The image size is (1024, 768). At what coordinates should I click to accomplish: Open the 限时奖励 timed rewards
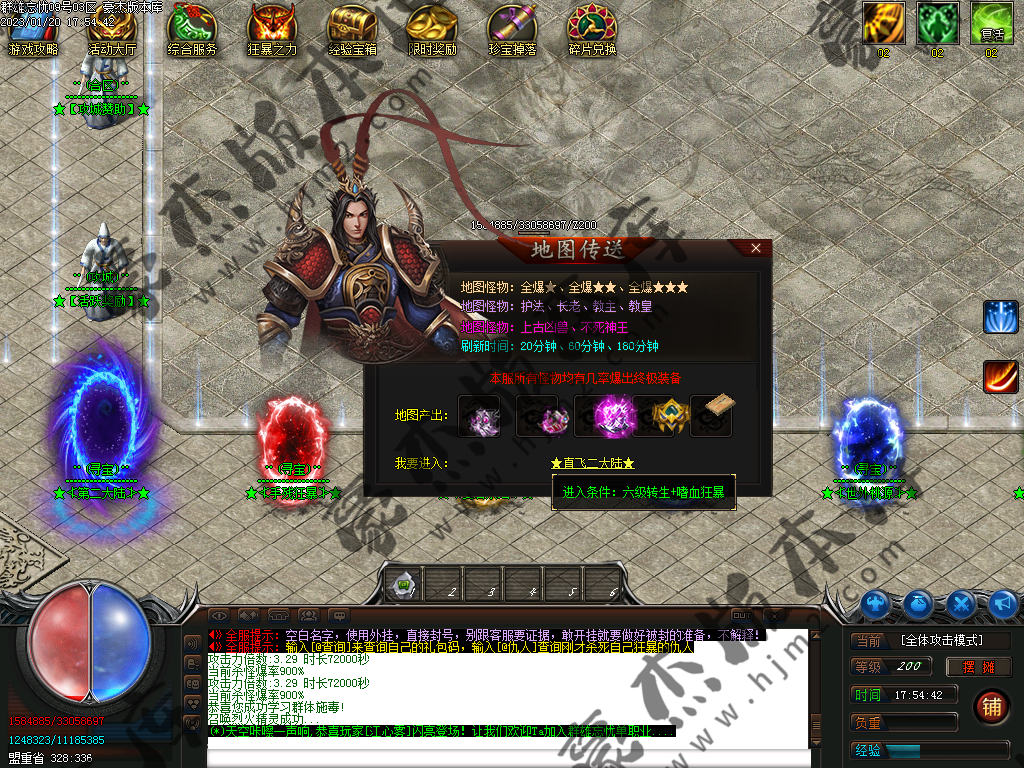coord(432,30)
